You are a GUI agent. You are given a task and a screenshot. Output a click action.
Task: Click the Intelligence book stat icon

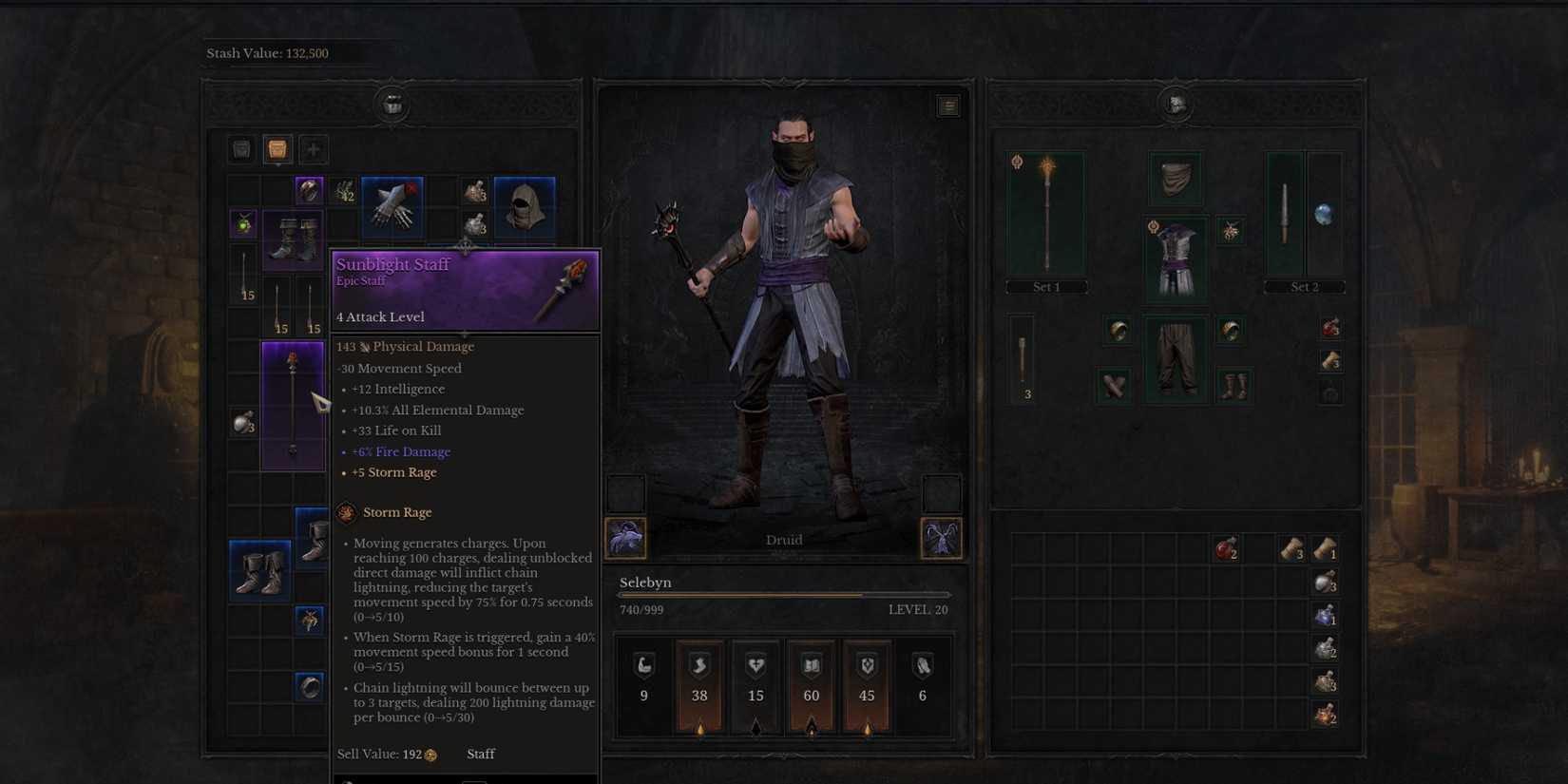[x=811, y=665]
